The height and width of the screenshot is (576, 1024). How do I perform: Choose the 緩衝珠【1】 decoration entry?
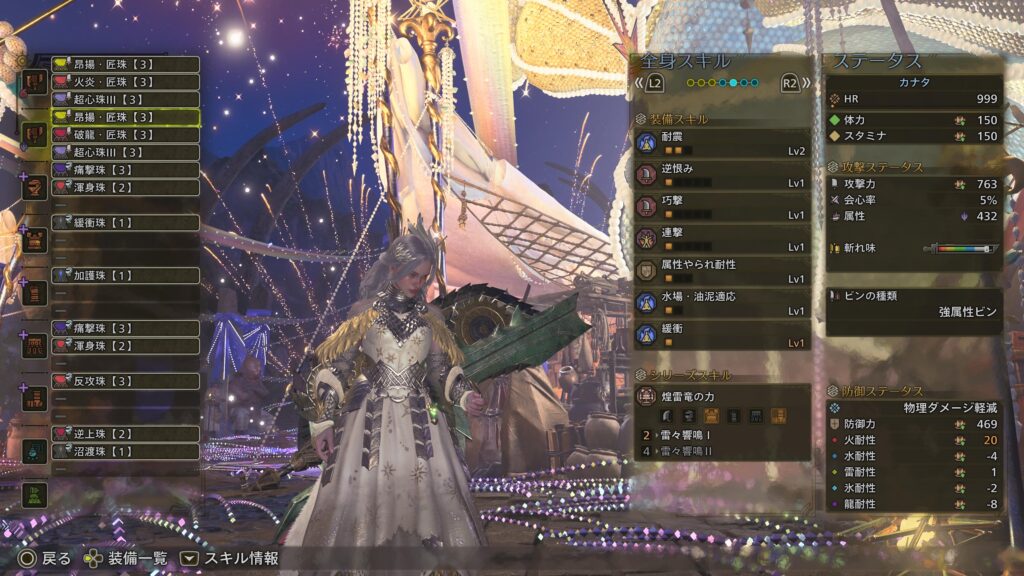click(x=124, y=222)
